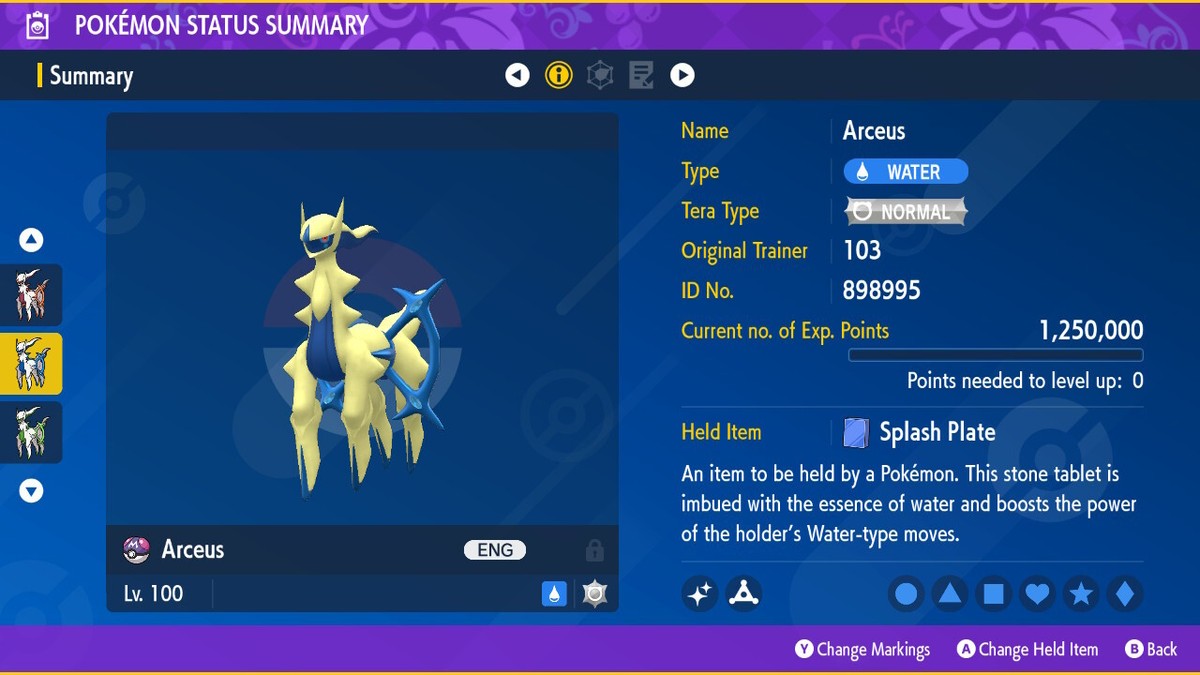Select the highlighted blue-ringed Arceus thumbnail

click(31, 364)
